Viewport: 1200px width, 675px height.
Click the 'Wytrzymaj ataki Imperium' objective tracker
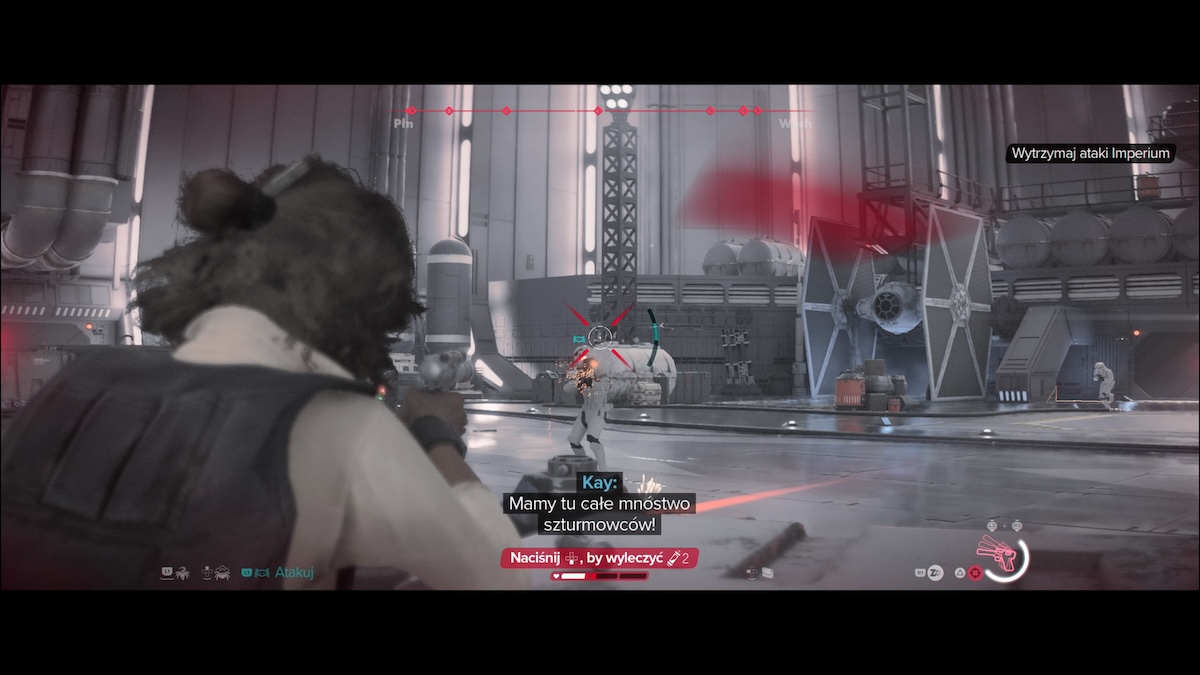pyautogui.click(x=1090, y=153)
